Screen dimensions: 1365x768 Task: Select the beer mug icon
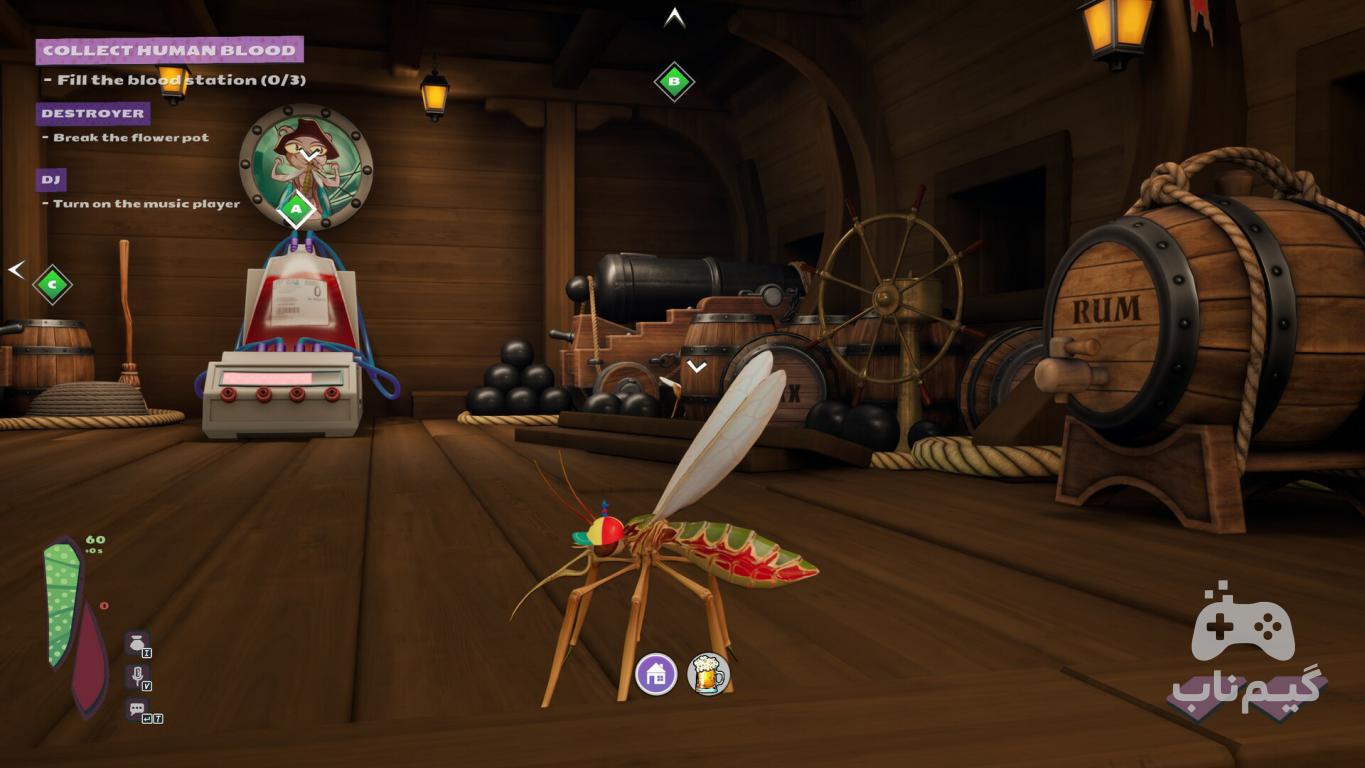click(x=708, y=675)
